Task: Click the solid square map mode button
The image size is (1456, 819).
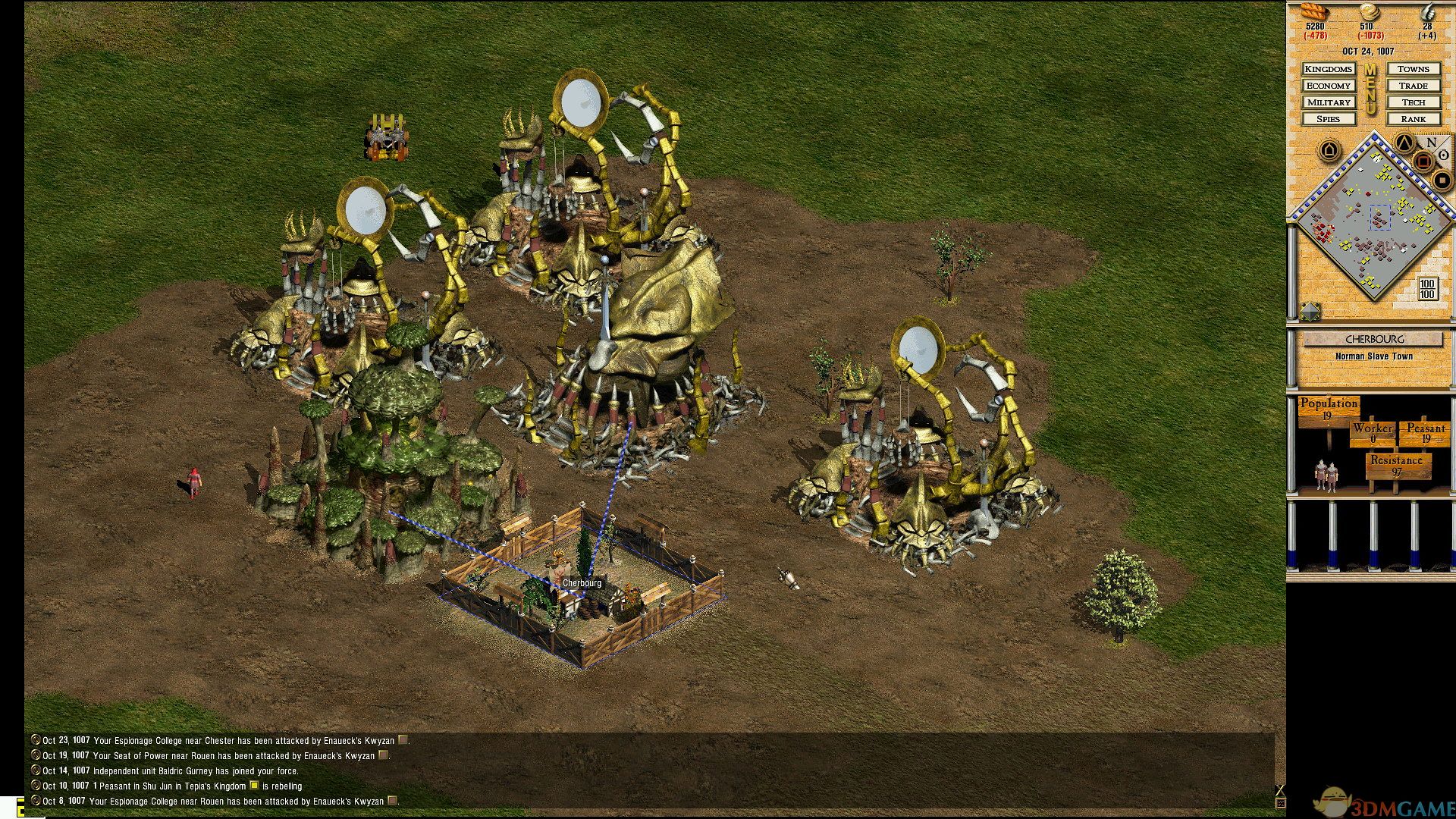Action: click(1442, 180)
